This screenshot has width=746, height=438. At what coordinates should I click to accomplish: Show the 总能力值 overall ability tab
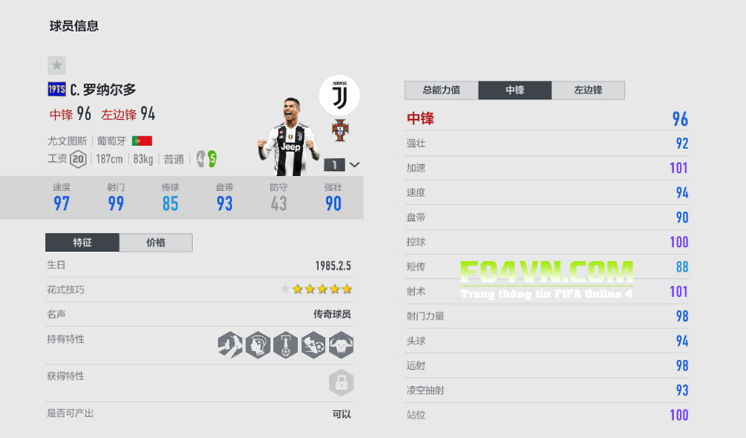coord(441,90)
